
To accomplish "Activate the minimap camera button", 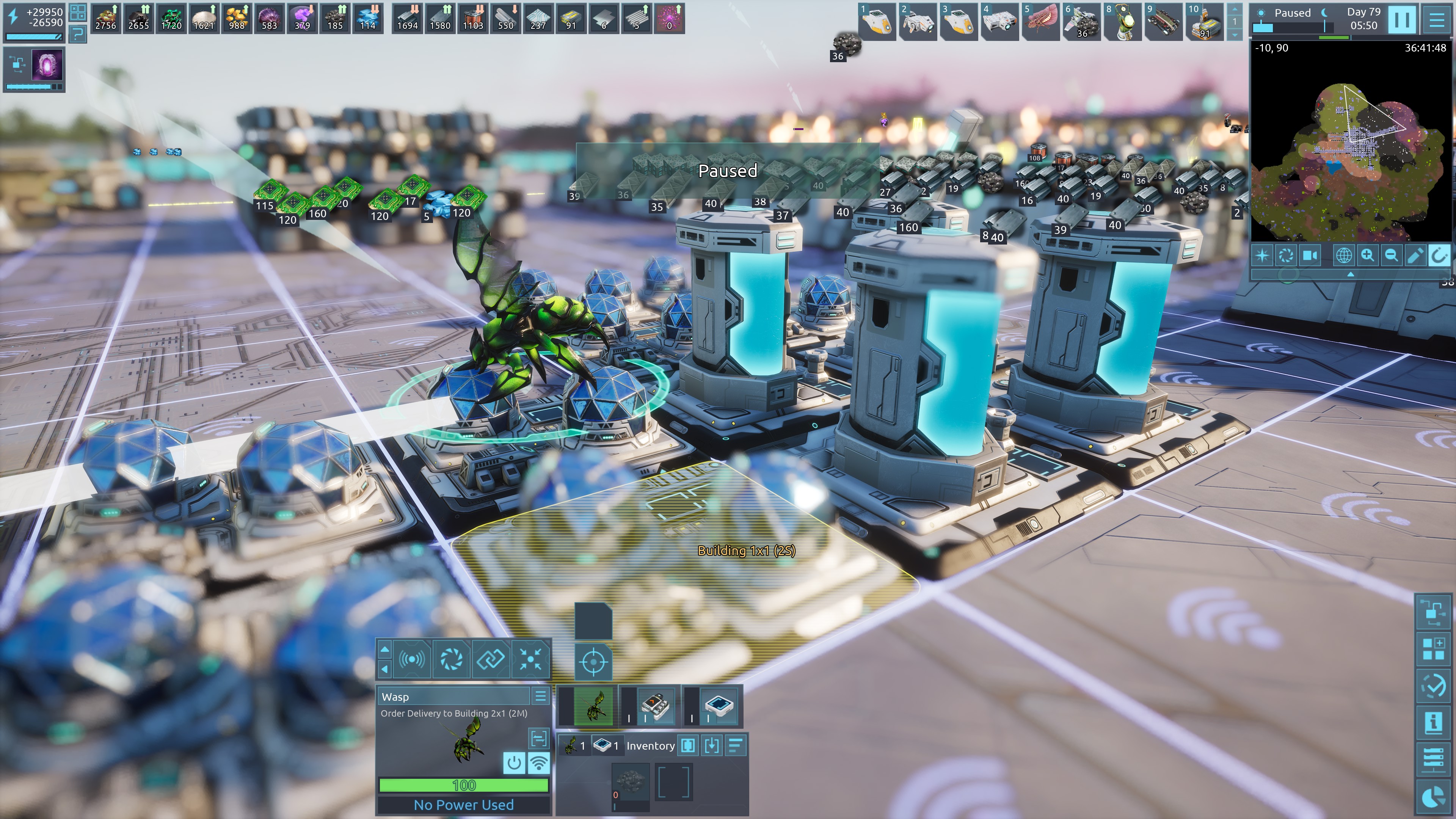I will (x=1310, y=256).
